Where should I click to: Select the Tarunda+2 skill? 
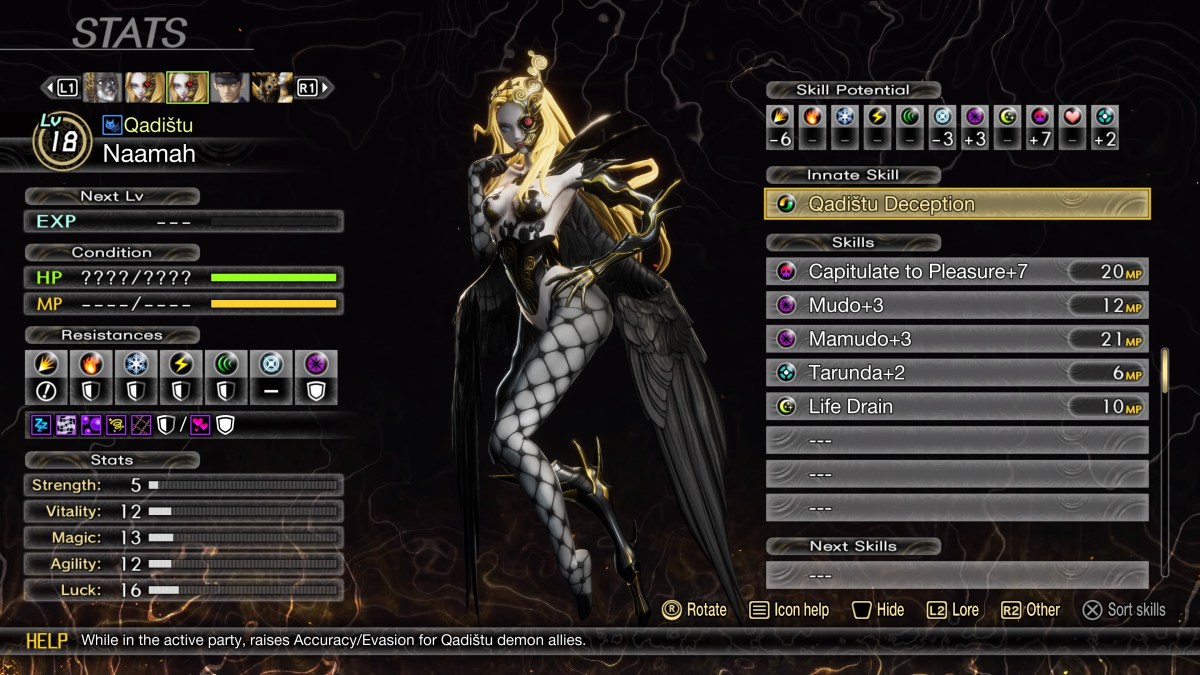[x=957, y=373]
